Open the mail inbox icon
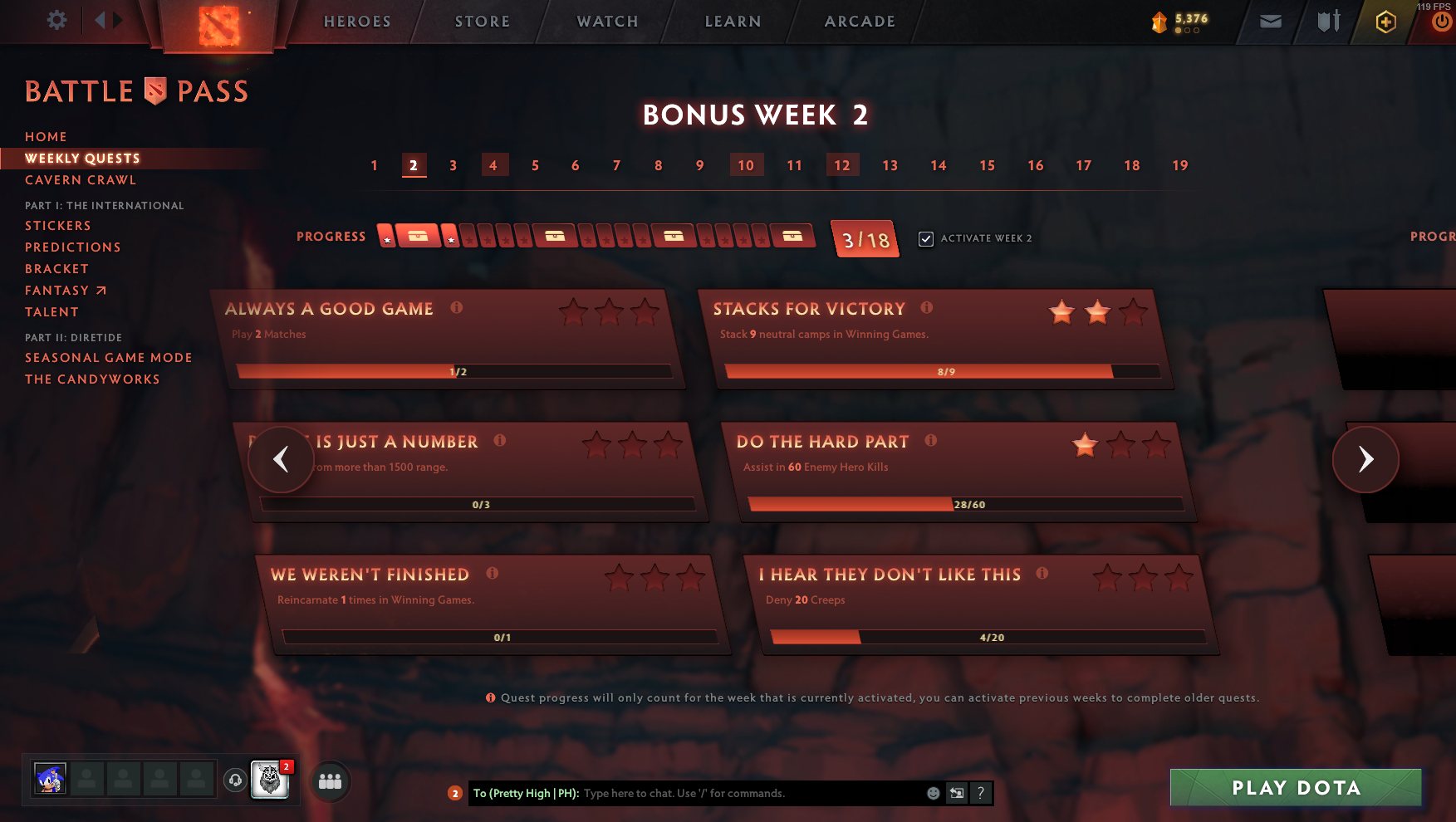This screenshot has width=1456, height=822. [1270, 21]
